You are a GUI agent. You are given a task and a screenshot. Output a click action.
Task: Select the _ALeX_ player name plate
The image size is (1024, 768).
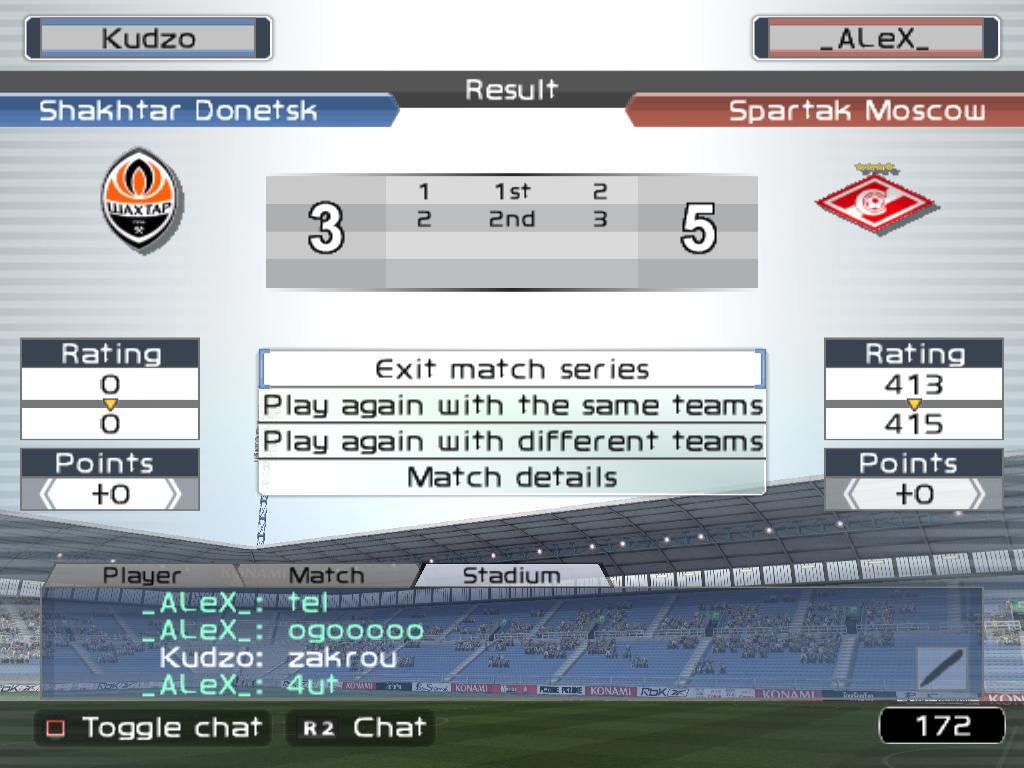875,39
